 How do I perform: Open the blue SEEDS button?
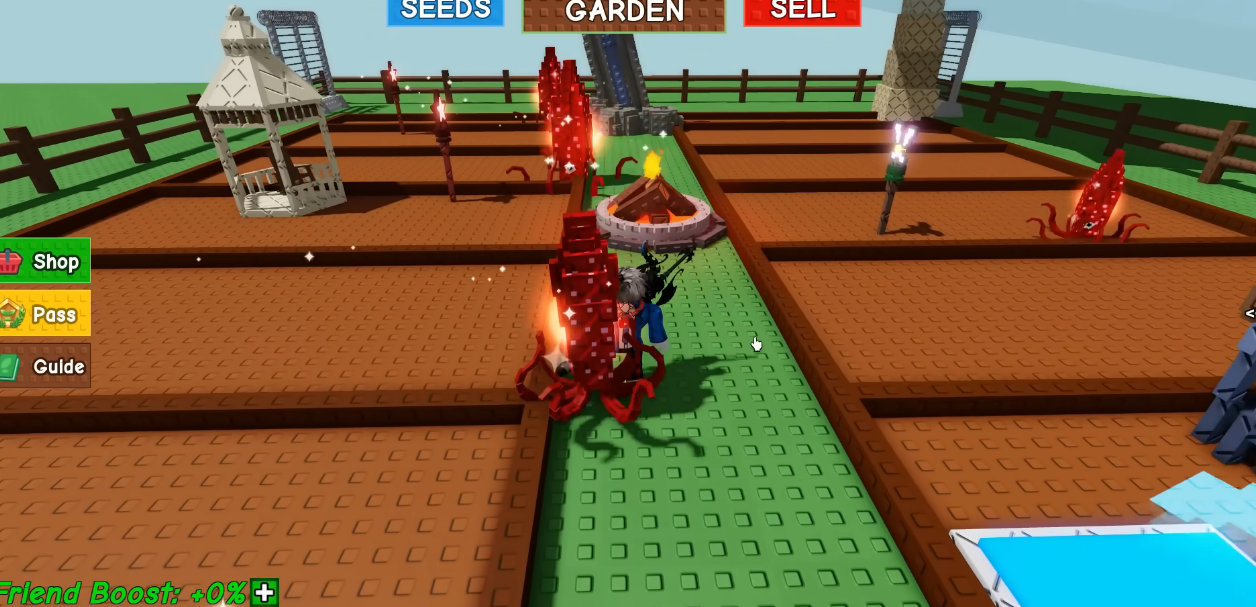pos(445,11)
